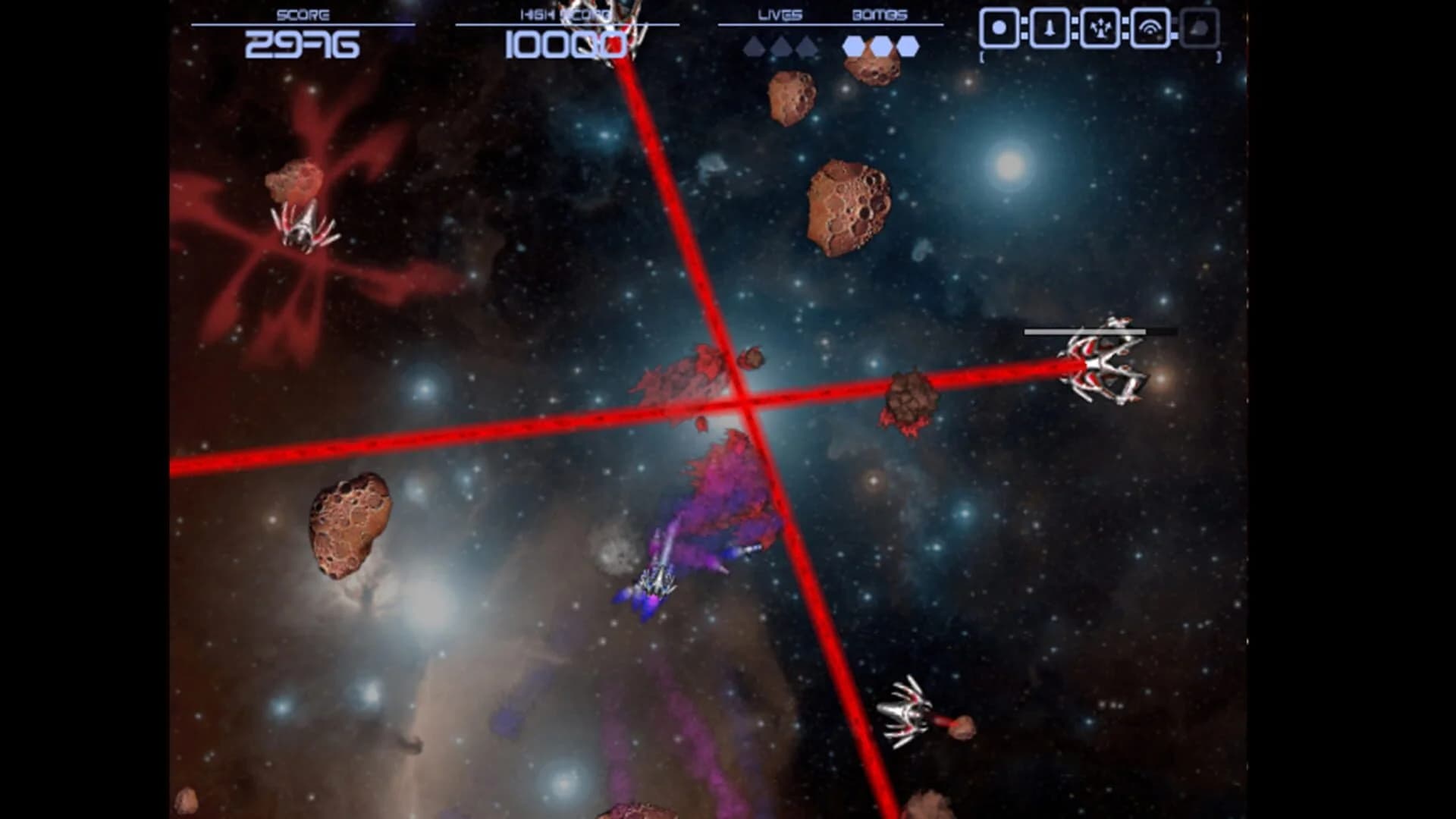Click the connector before the locked weapon icon
The image size is (1456, 819).
click(x=1175, y=28)
